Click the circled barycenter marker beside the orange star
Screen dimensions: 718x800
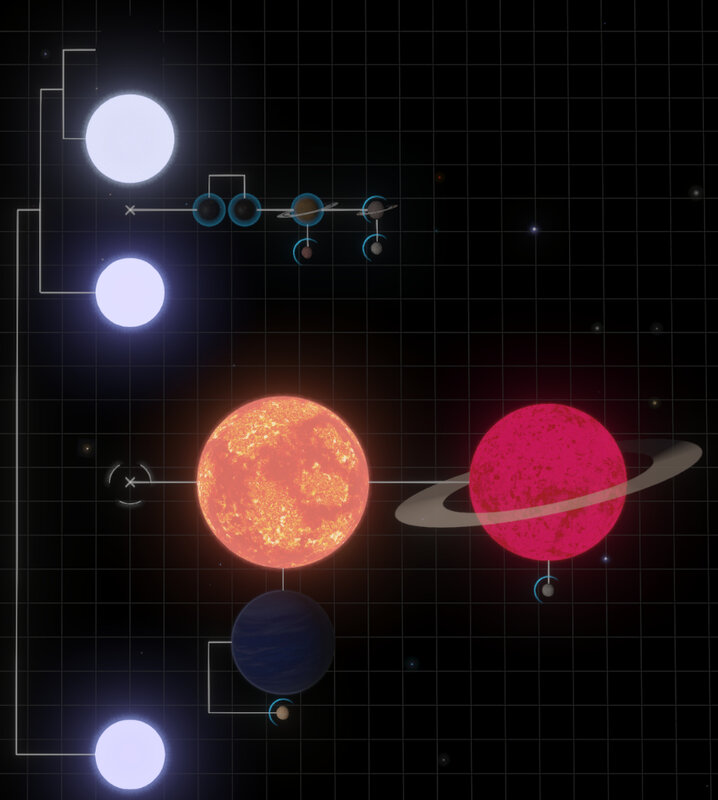[x=130, y=482]
